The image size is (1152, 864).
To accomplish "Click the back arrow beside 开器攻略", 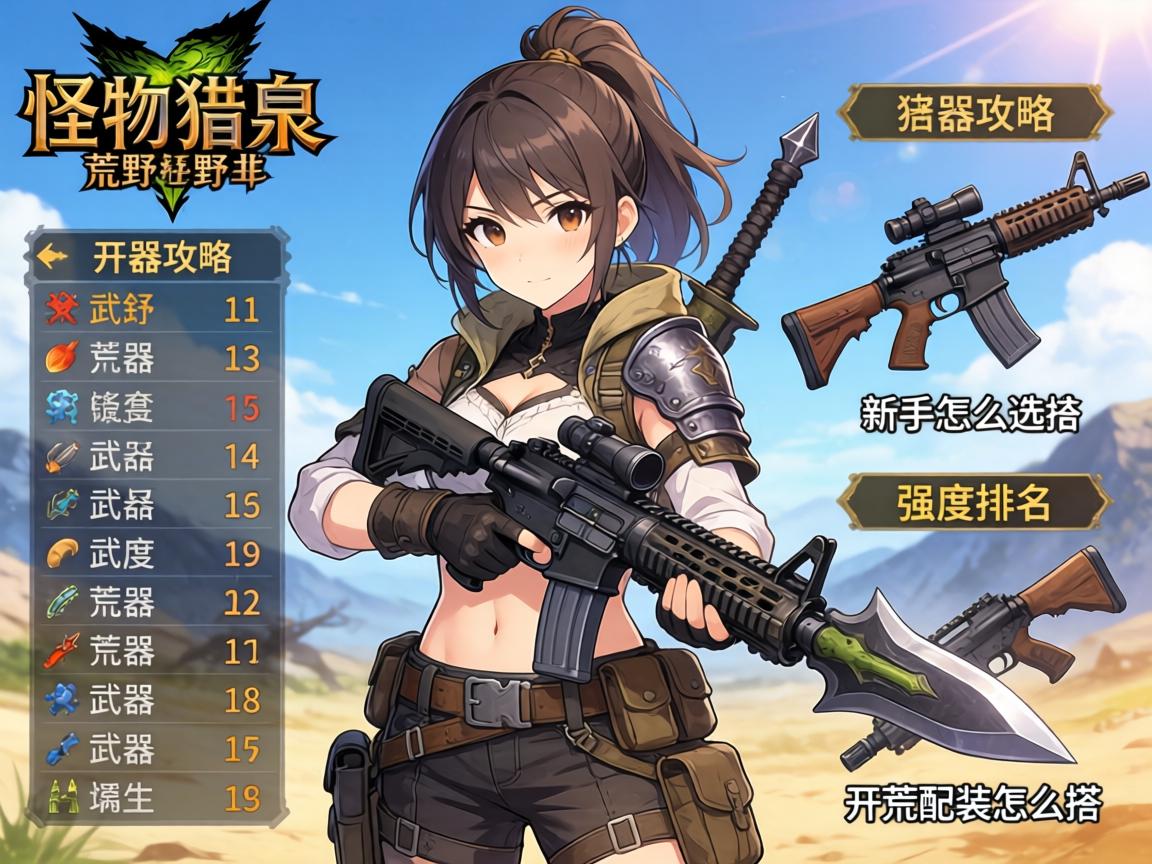I will coord(52,257).
